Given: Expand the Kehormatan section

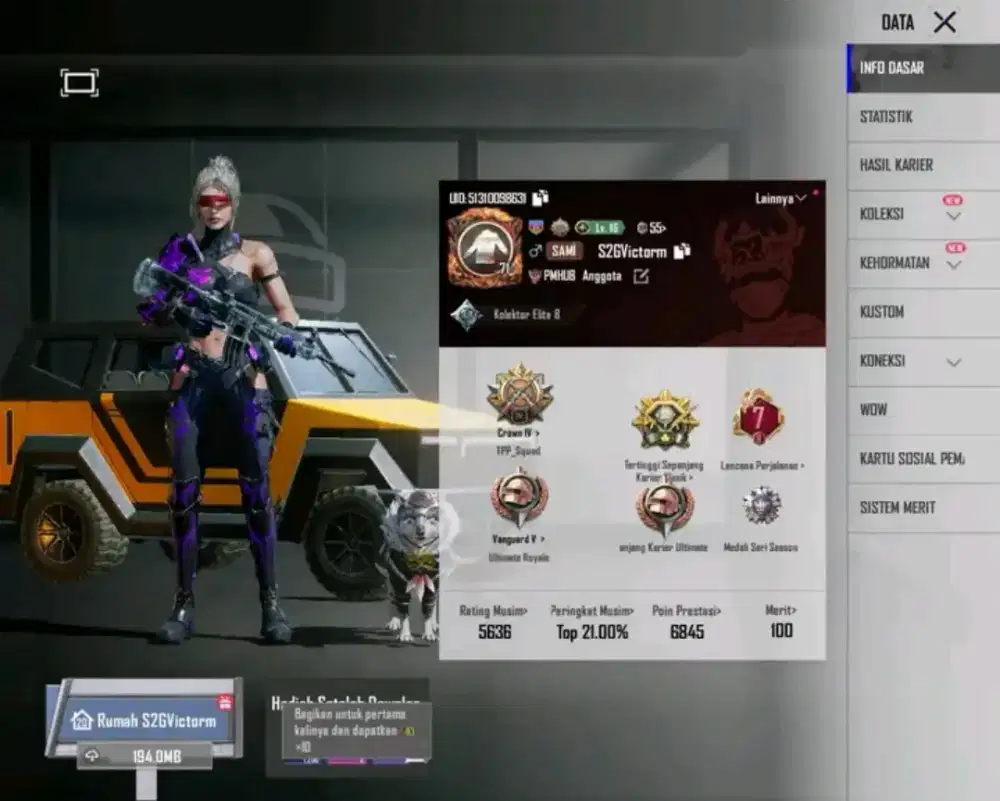Looking at the screenshot, I should click(x=953, y=264).
